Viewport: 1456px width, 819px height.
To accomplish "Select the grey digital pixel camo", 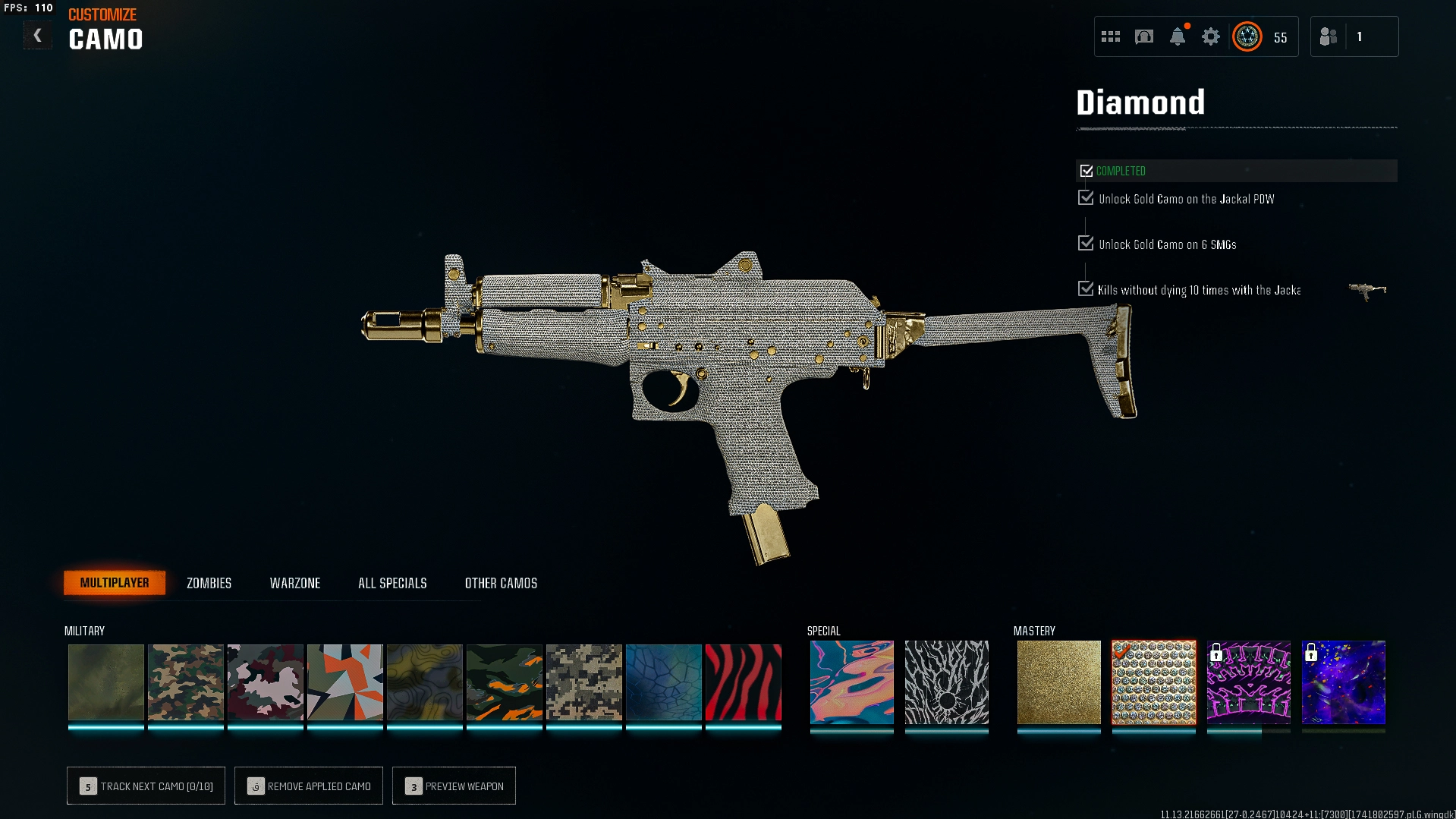I will [583, 682].
